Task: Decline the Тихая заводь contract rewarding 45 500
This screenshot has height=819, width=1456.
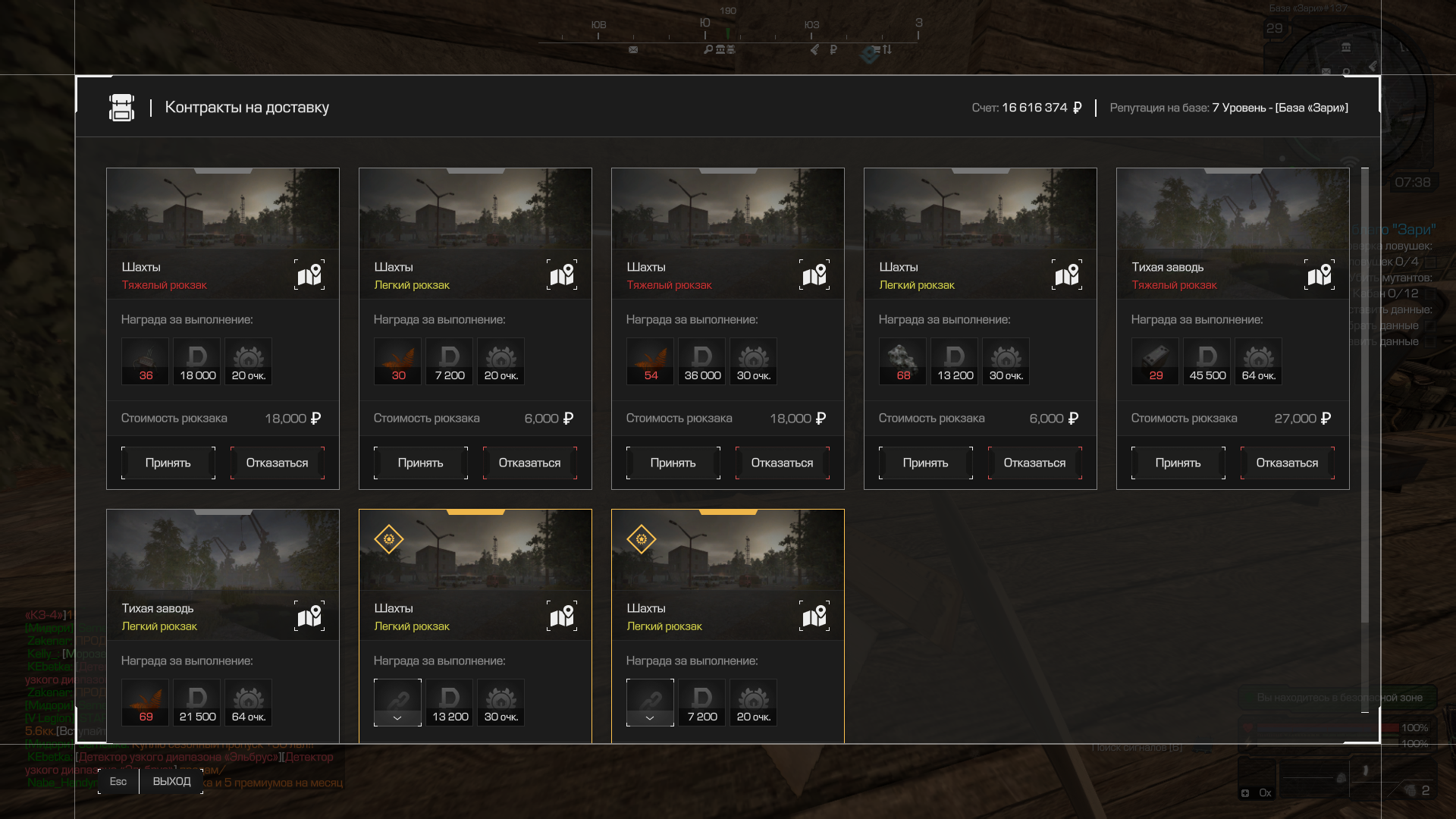Action: coord(1287,463)
